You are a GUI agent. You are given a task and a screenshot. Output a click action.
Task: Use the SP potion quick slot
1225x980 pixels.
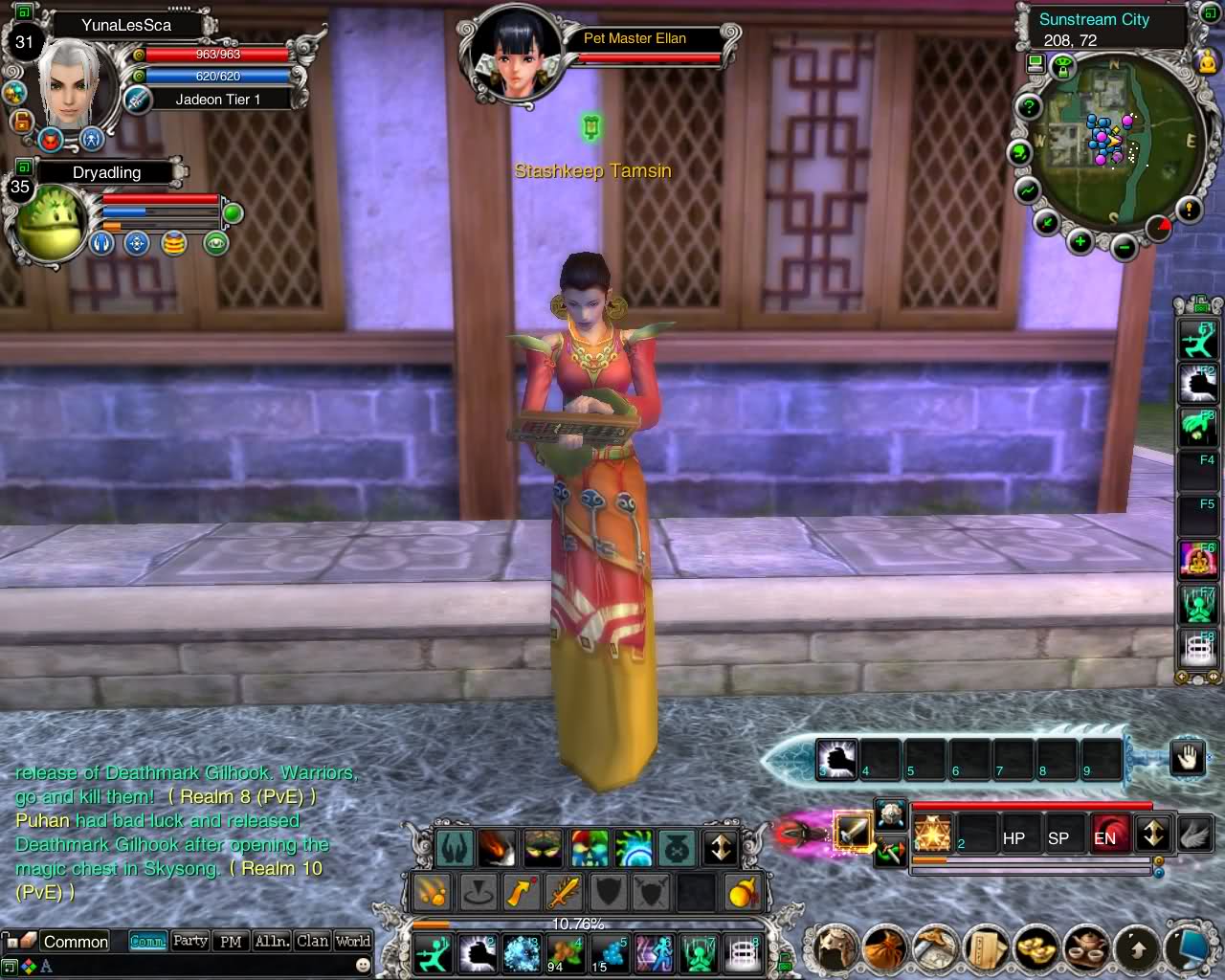coord(1058,837)
